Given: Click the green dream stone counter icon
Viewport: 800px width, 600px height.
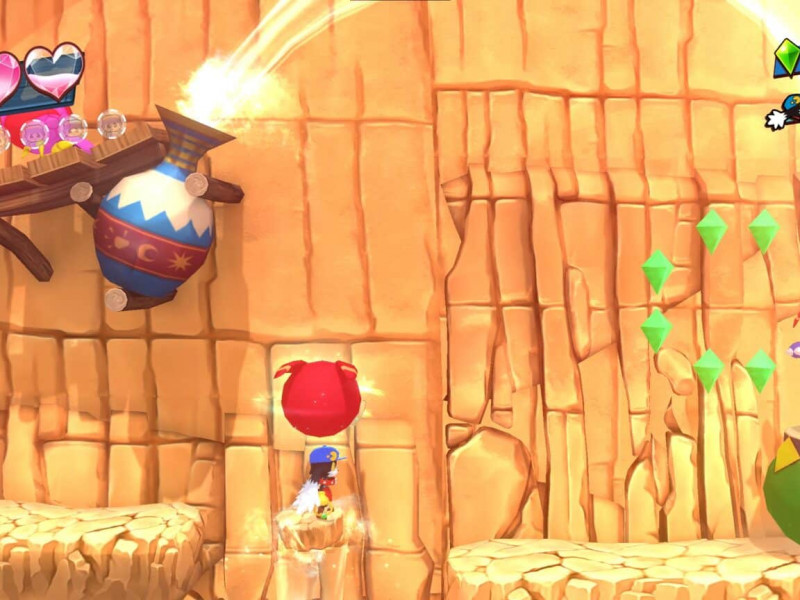Looking at the screenshot, I should click(x=787, y=59).
